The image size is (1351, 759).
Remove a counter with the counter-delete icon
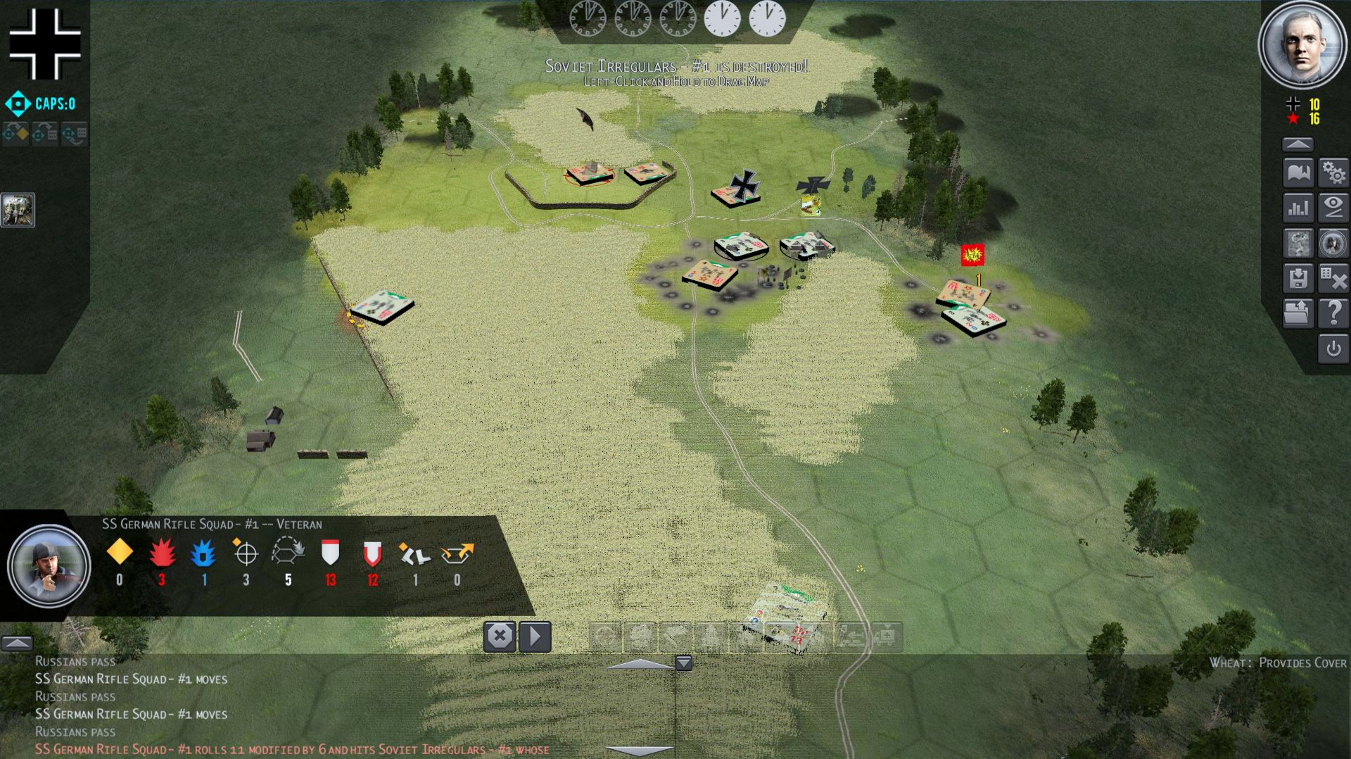(1331, 278)
